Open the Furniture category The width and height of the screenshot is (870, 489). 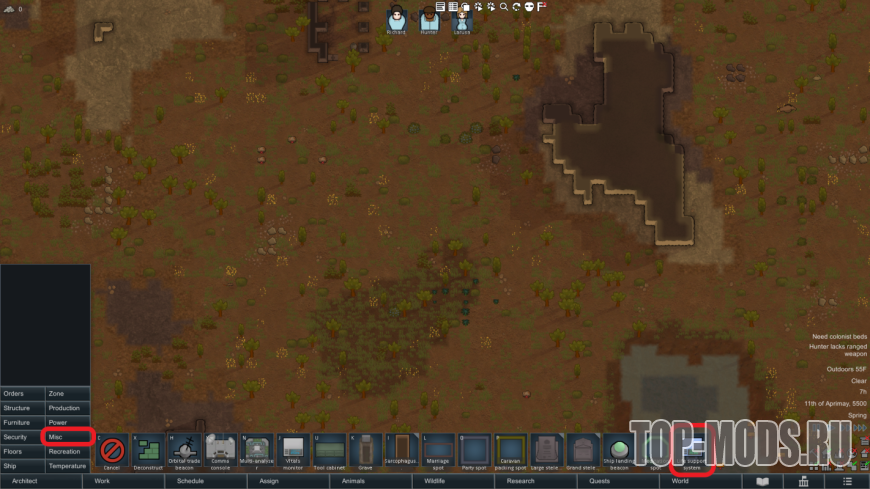pos(22,423)
